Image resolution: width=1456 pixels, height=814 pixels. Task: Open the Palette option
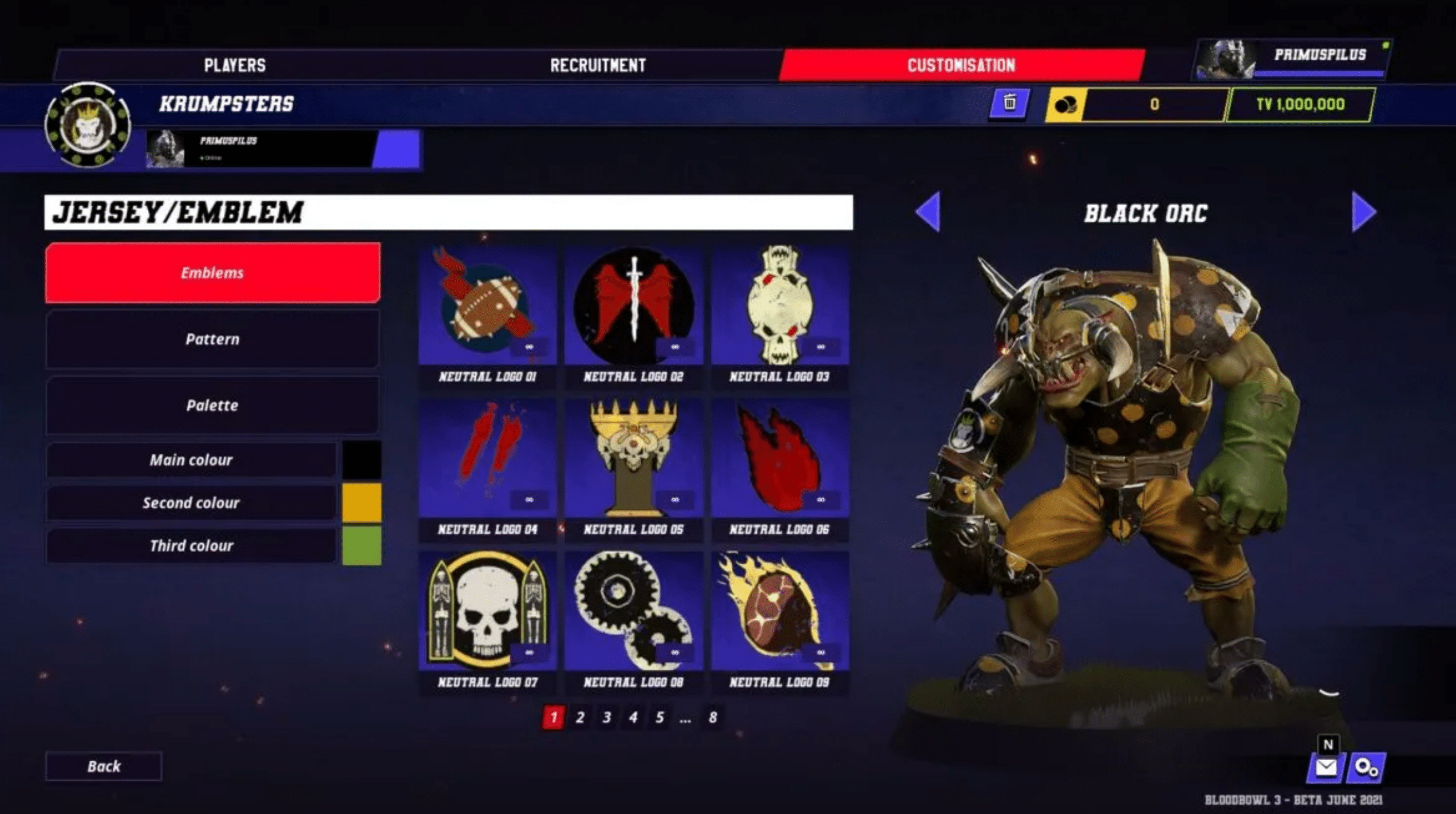tap(212, 406)
